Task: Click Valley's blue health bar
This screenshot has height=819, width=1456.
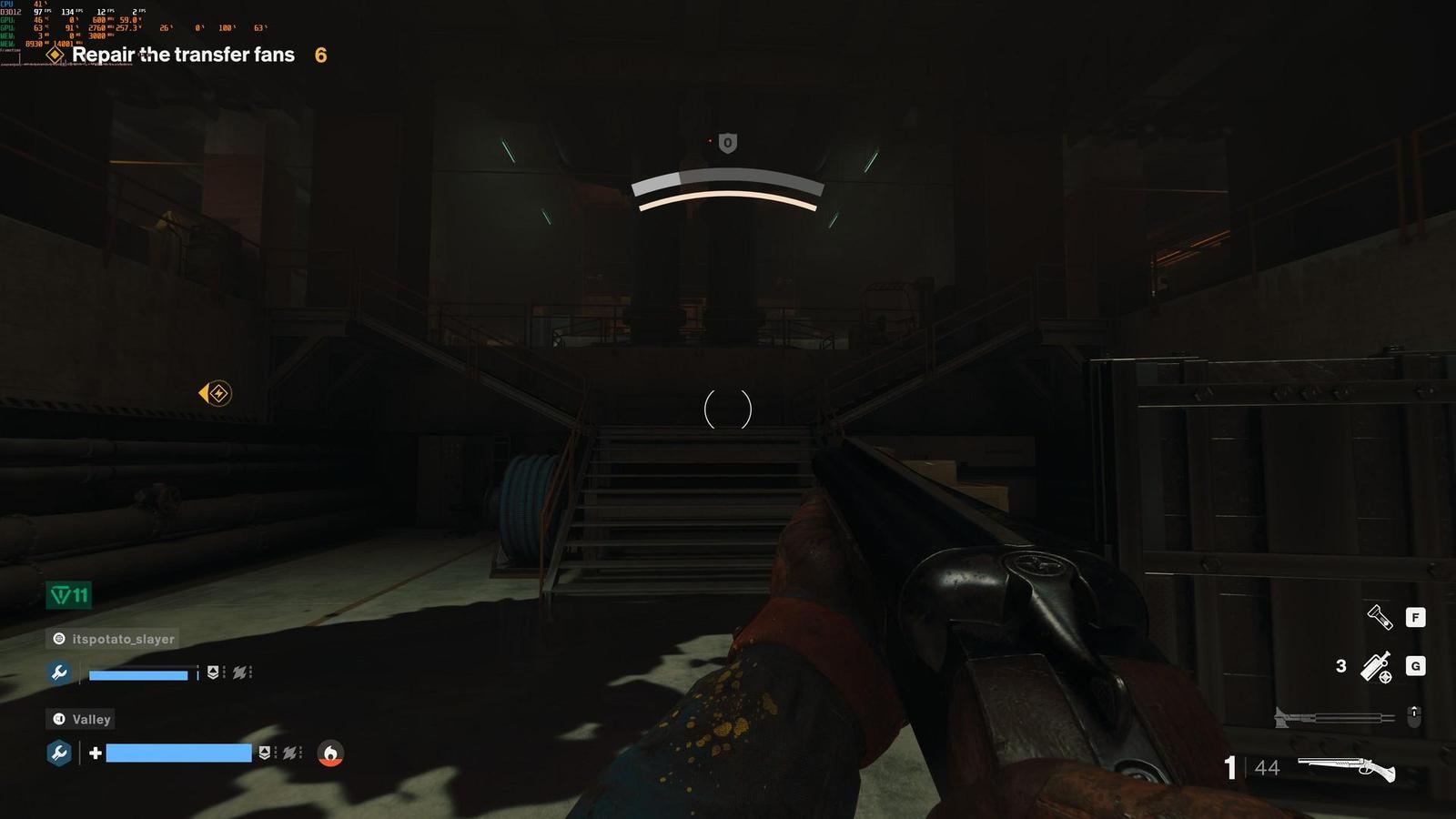Action: point(178,753)
